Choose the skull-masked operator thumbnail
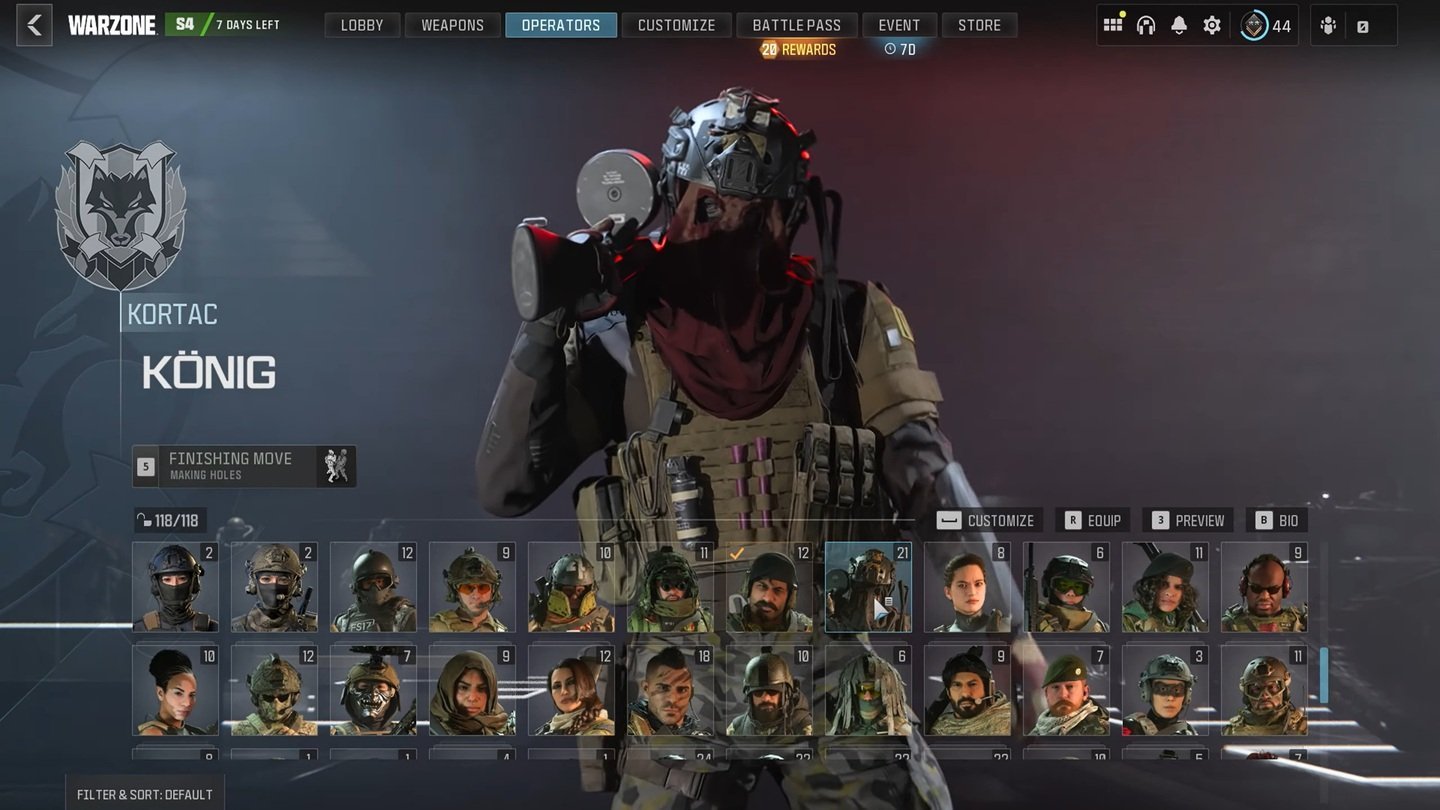Screen dimensions: 1440x810 [x=373, y=690]
